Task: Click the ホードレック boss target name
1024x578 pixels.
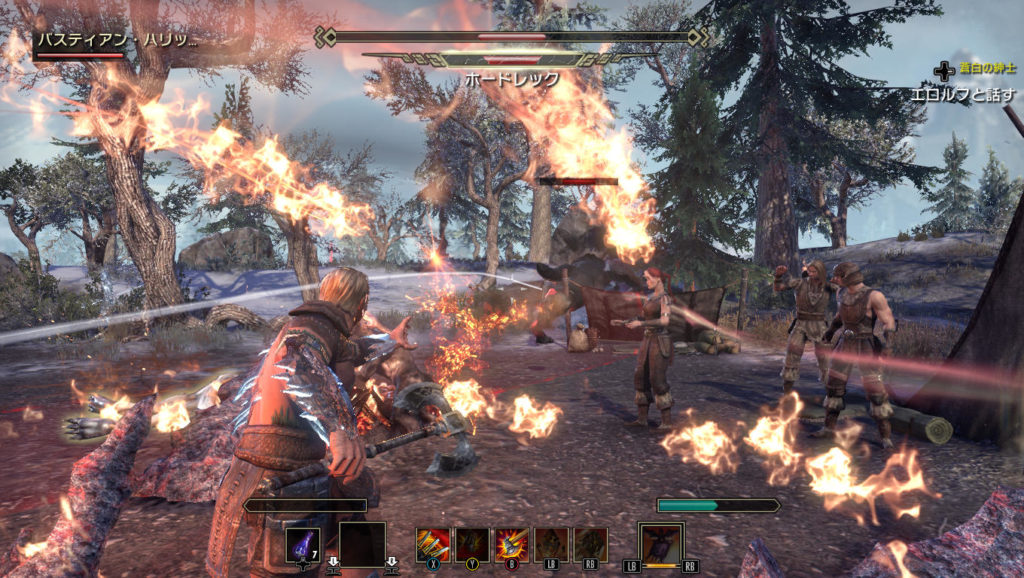Action: (x=512, y=78)
